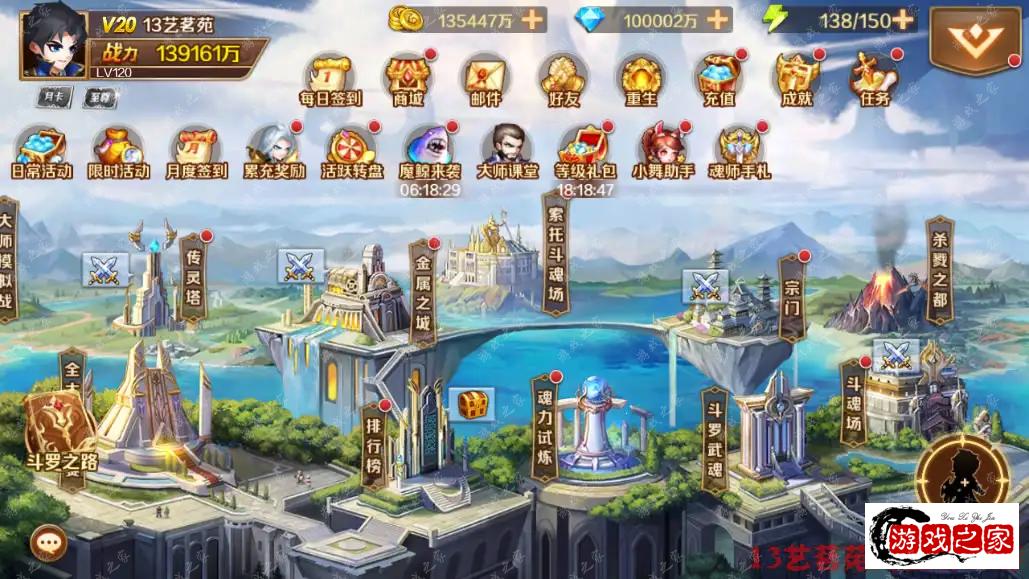The height and width of the screenshot is (579, 1029).
Task: Open 日常活动 daily activities
Action: tap(42, 152)
